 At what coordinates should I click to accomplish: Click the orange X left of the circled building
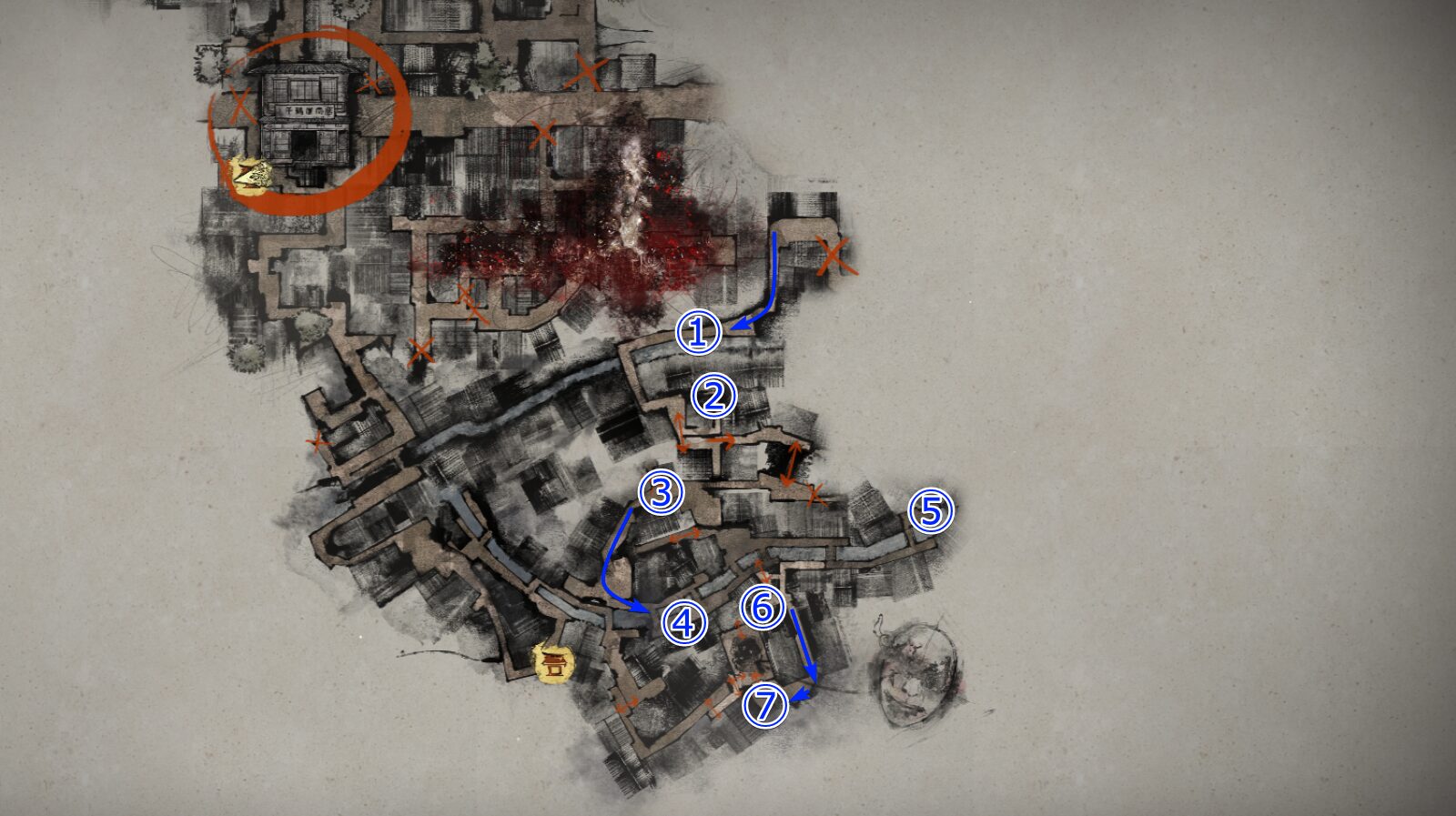click(238, 102)
